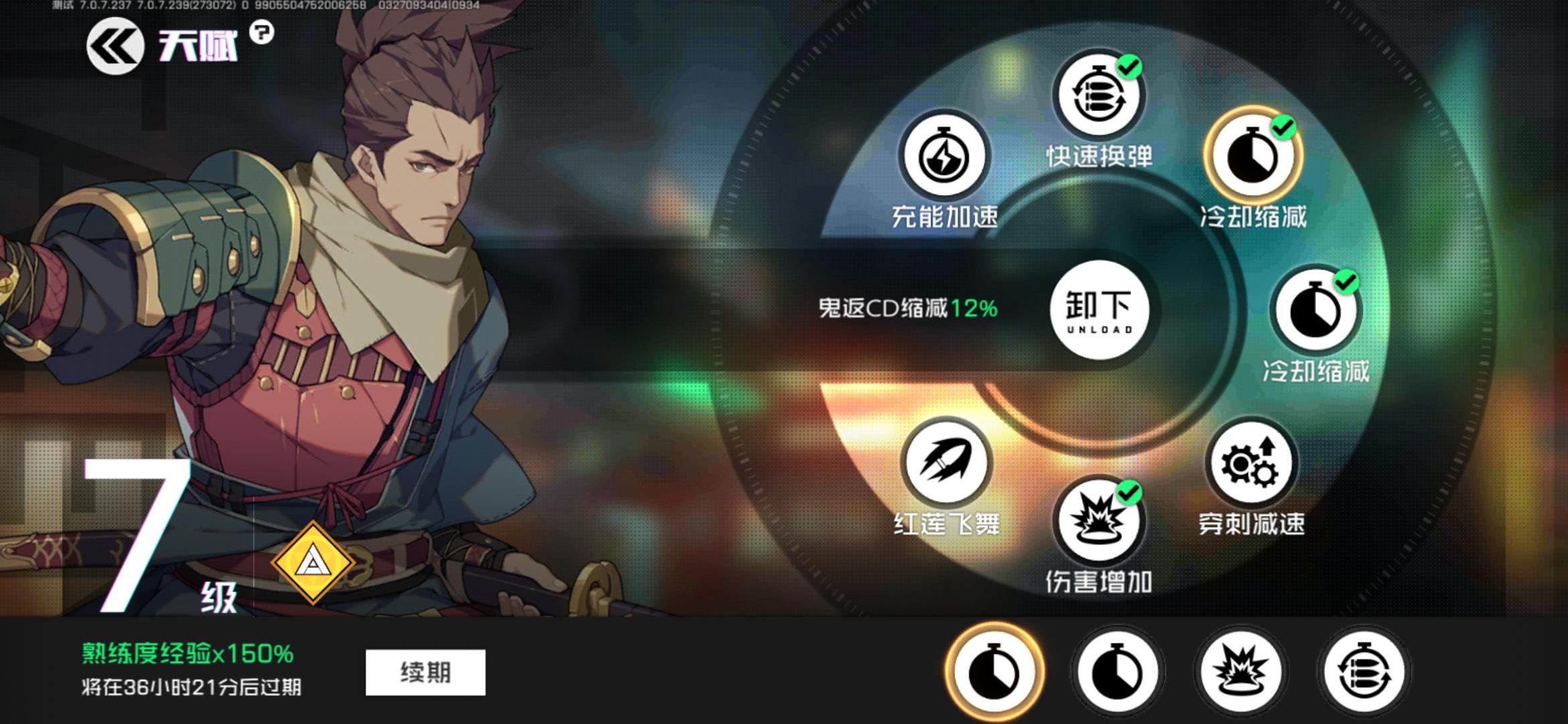Toggle the checkmark on 快速换弹 talent
1568x724 pixels.
click(1129, 69)
